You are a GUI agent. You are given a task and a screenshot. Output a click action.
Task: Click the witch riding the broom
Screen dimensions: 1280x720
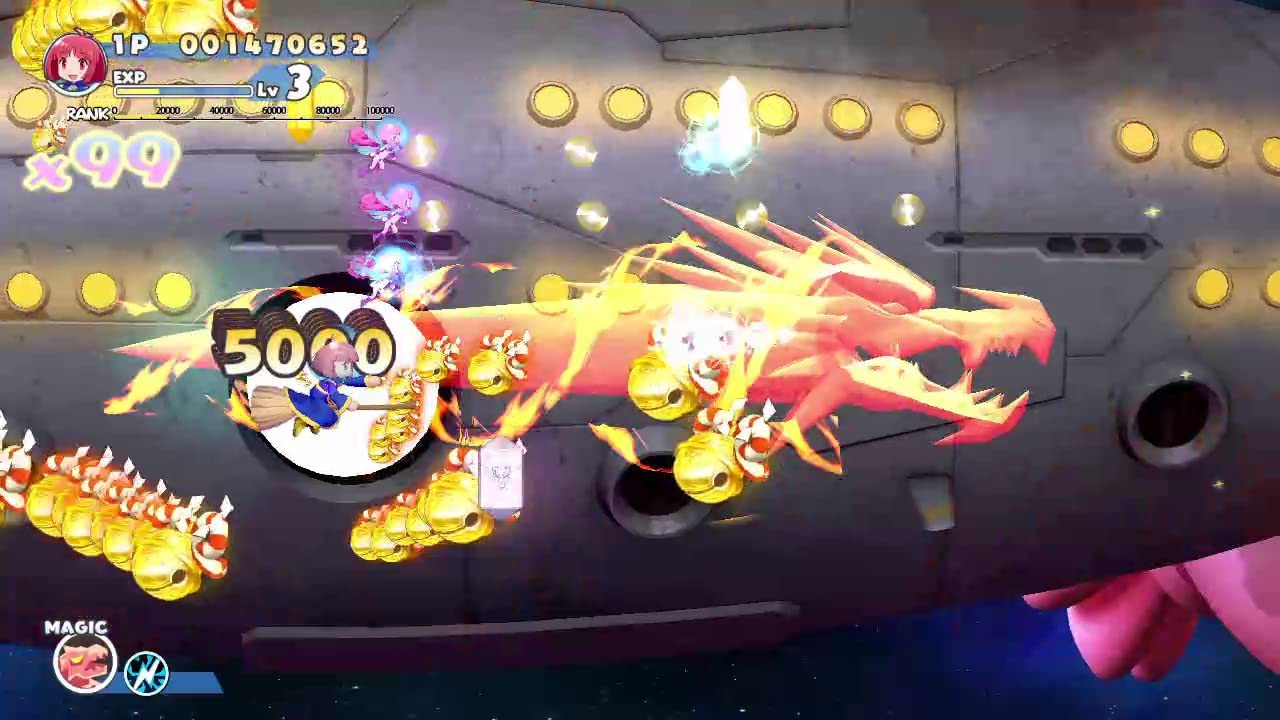point(330,390)
